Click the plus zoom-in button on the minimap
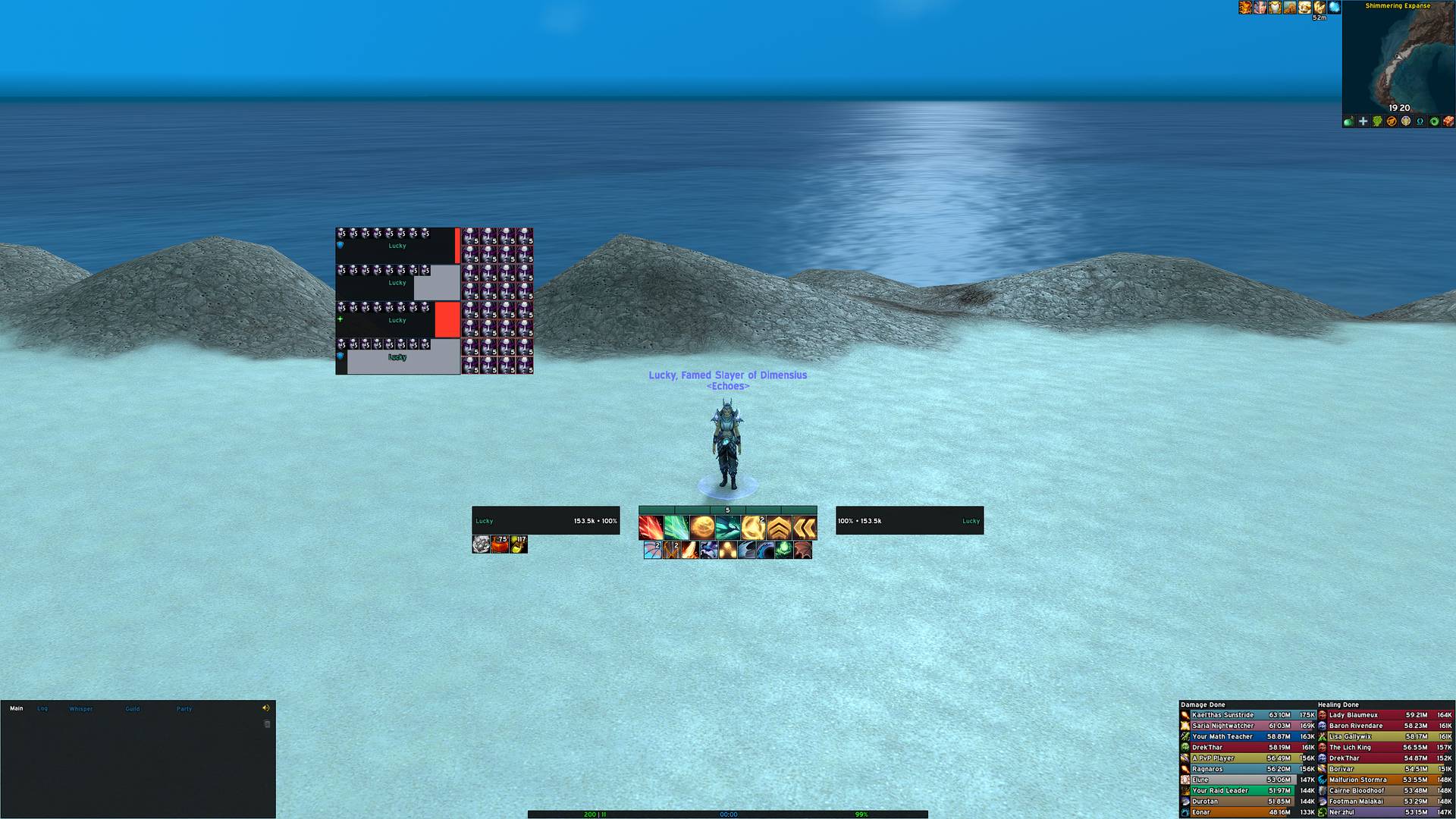This screenshot has width=1456, height=819. 1362,123
